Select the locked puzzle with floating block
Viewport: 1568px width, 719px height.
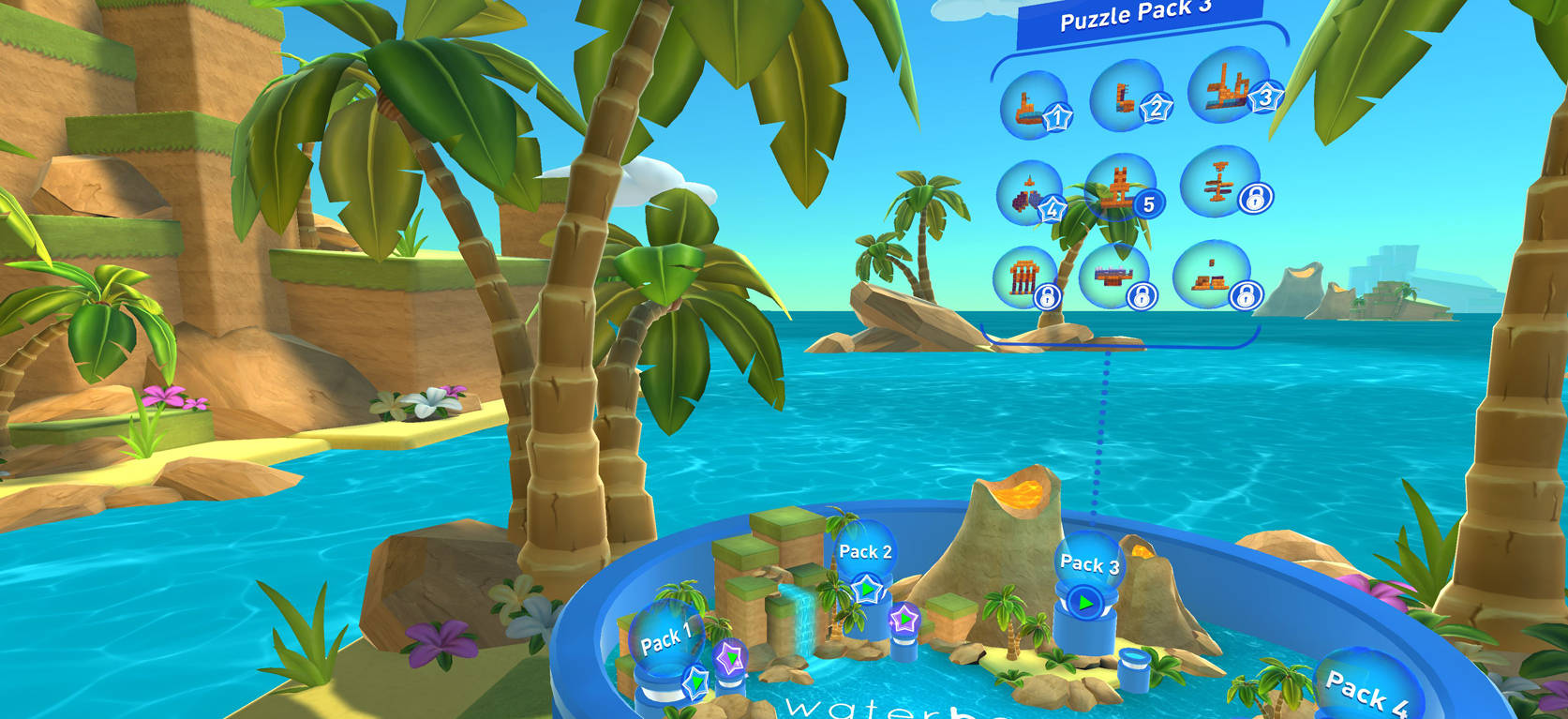click(x=1211, y=274)
